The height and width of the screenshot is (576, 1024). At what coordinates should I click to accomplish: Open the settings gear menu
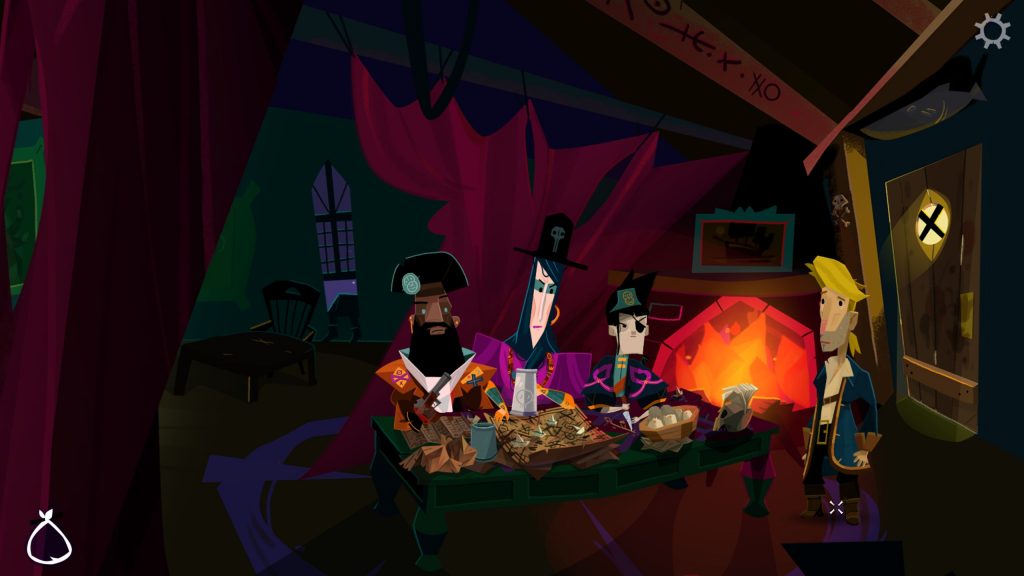(x=992, y=31)
